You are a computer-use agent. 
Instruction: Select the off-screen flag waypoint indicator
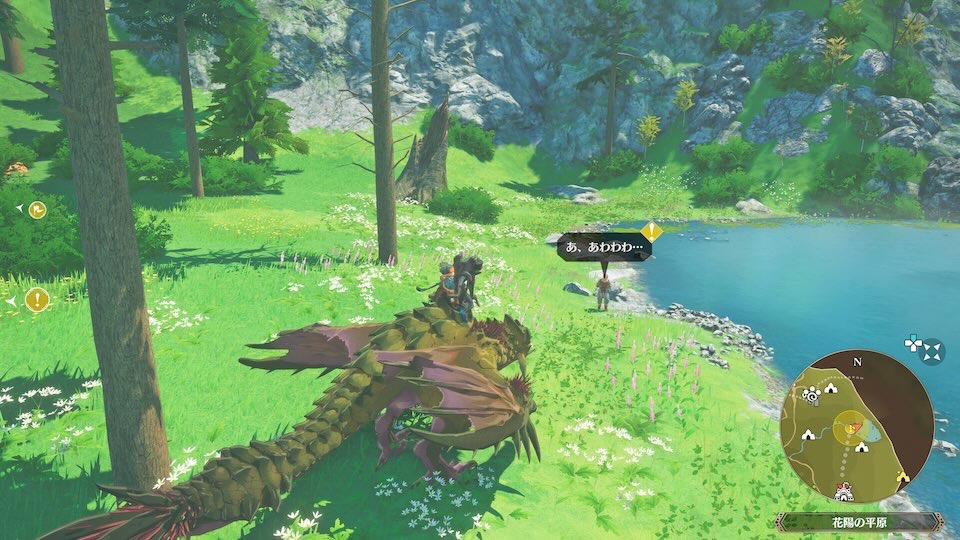pyautogui.click(x=36, y=209)
